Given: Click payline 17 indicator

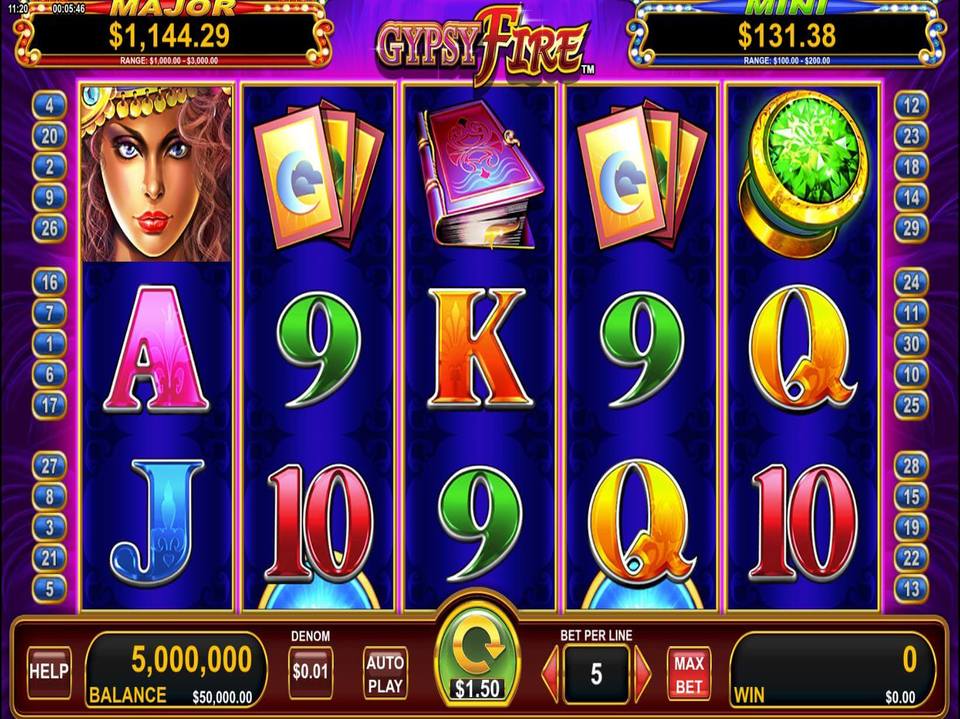Looking at the screenshot, I should click(x=49, y=405).
